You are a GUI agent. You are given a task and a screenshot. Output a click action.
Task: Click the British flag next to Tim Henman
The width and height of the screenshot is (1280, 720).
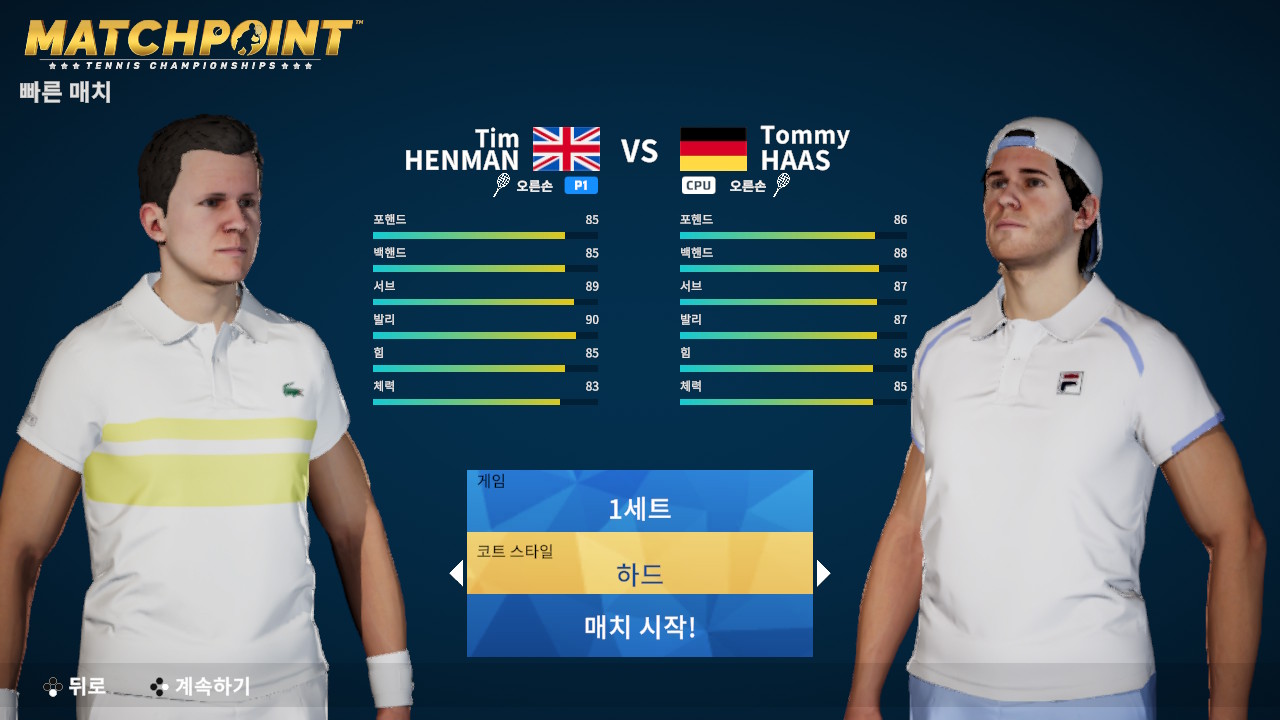pyautogui.click(x=566, y=149)
